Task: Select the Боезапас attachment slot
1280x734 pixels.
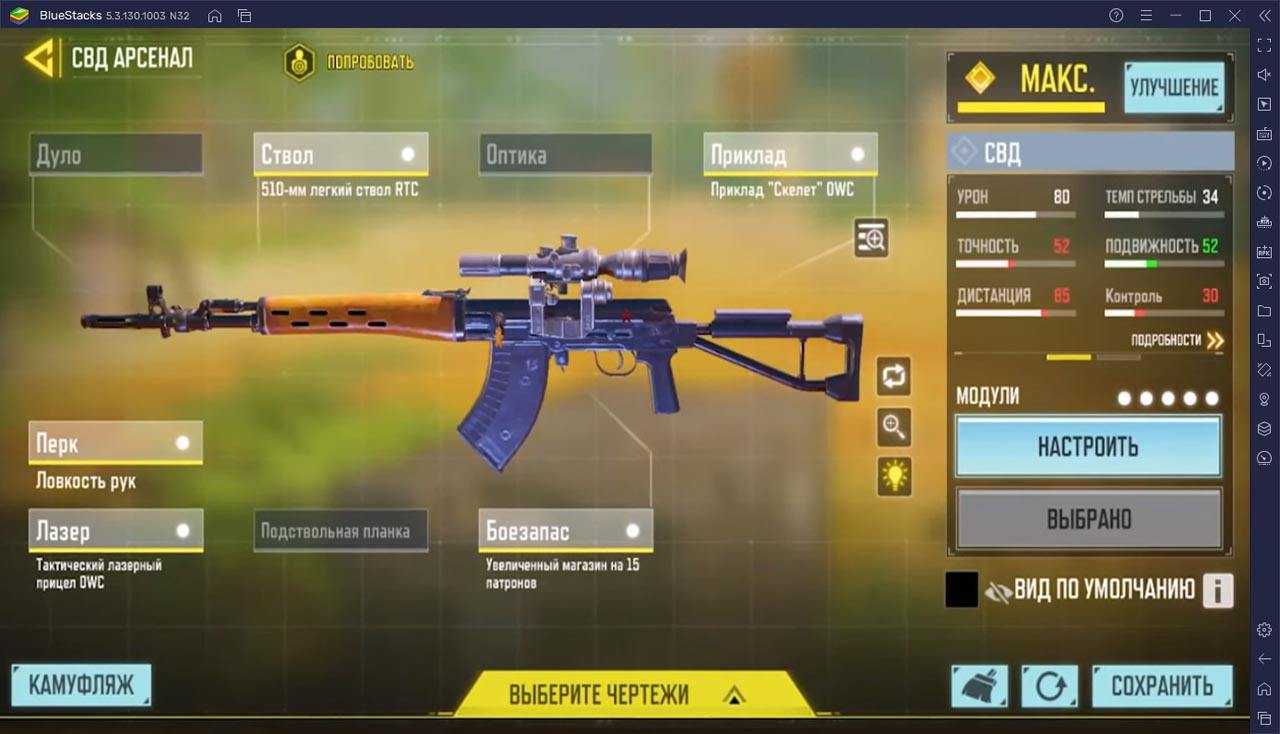Action: tap(565, 531)
